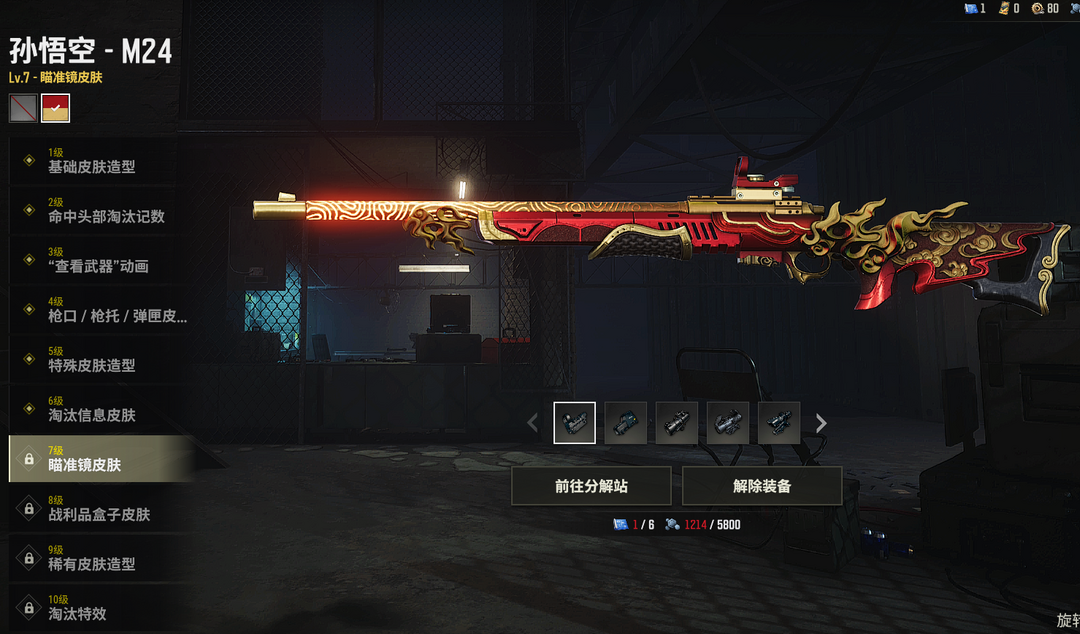Open level 5 特殊皮肤造型 entry
The image size is (1080, 634).
98,361
